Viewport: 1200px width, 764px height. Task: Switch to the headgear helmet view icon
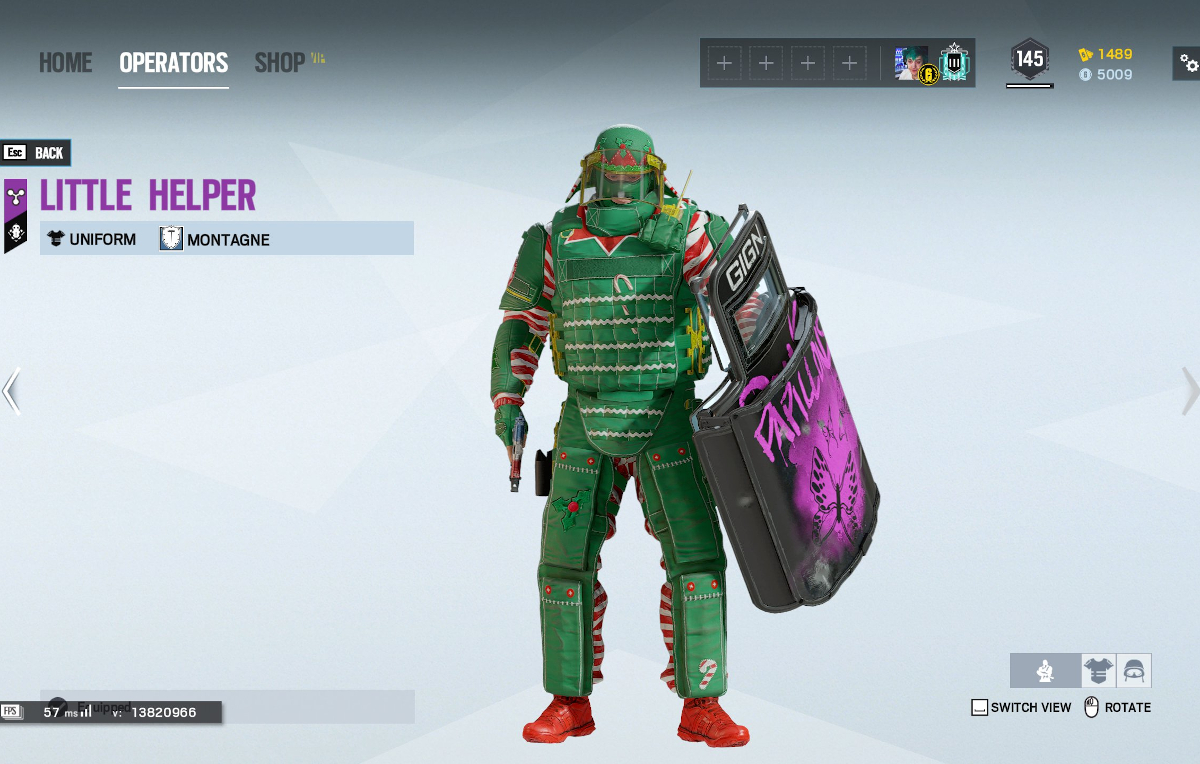(x=1134, y=670)
